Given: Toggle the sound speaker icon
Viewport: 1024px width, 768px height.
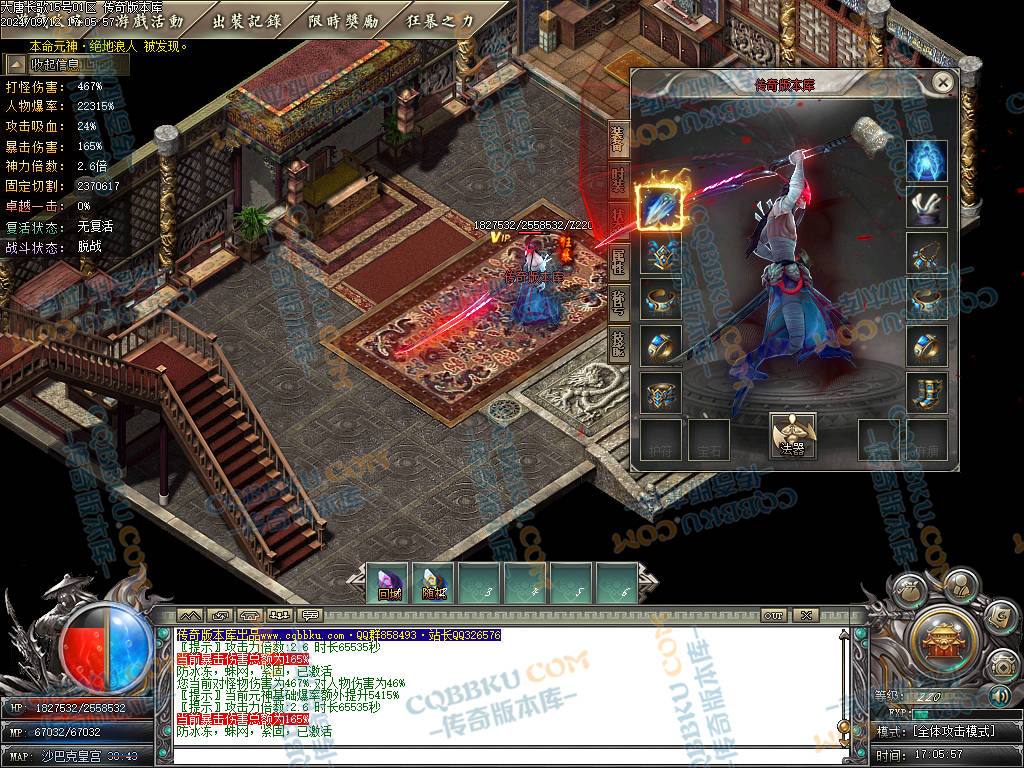Looking at the screenshot, I should coord(999,695).
